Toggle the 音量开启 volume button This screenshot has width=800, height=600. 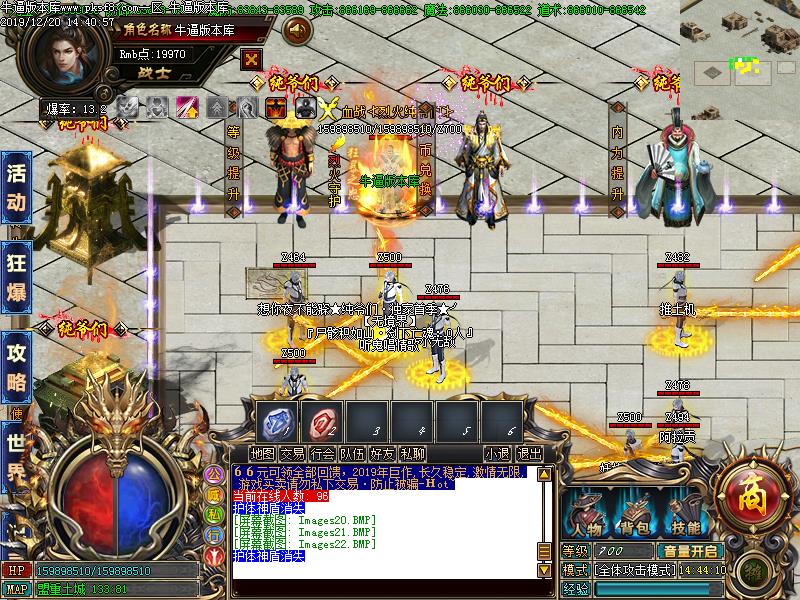click(689, 551)
